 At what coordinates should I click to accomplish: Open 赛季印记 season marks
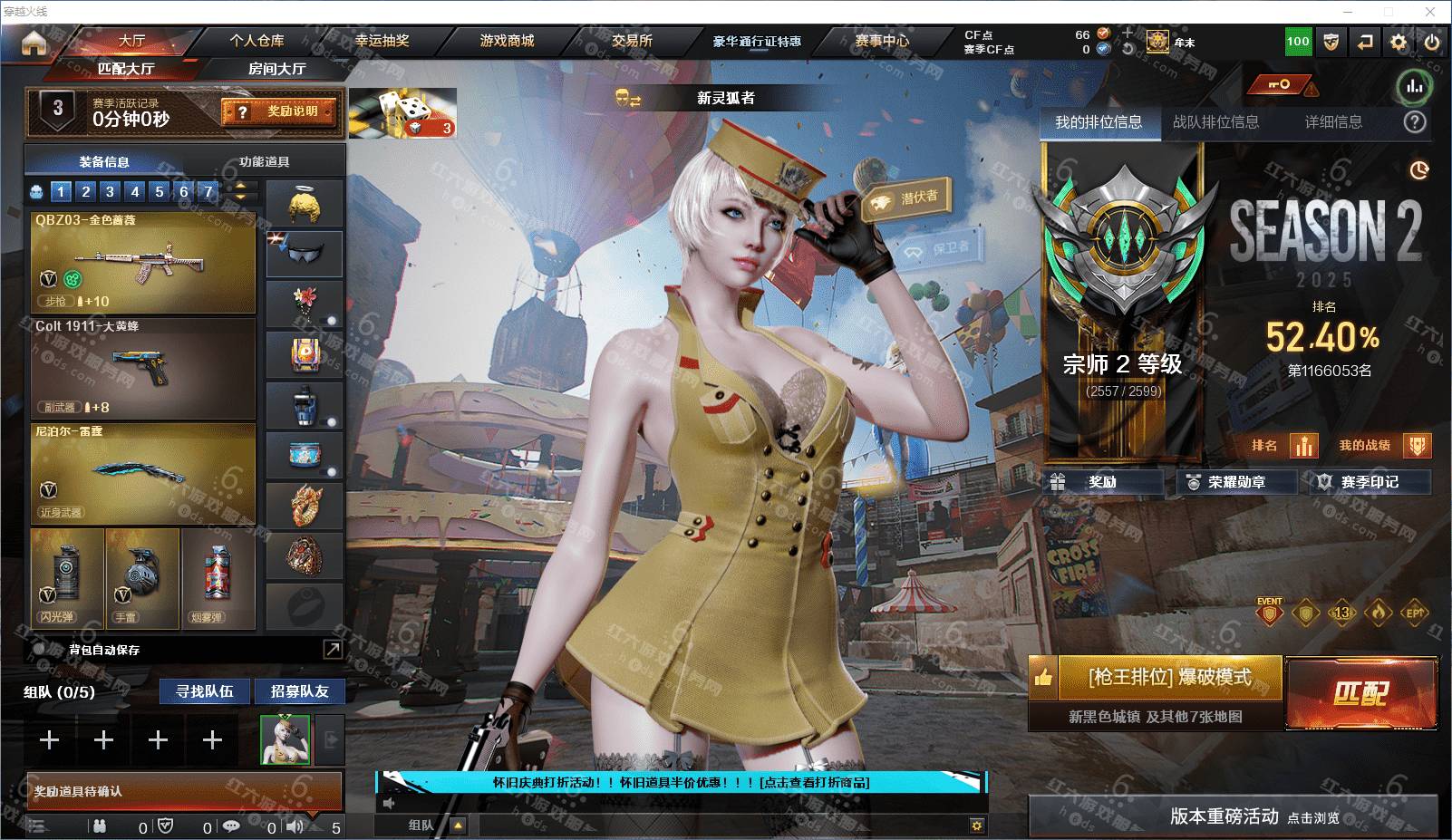[x=1369, y=482]
